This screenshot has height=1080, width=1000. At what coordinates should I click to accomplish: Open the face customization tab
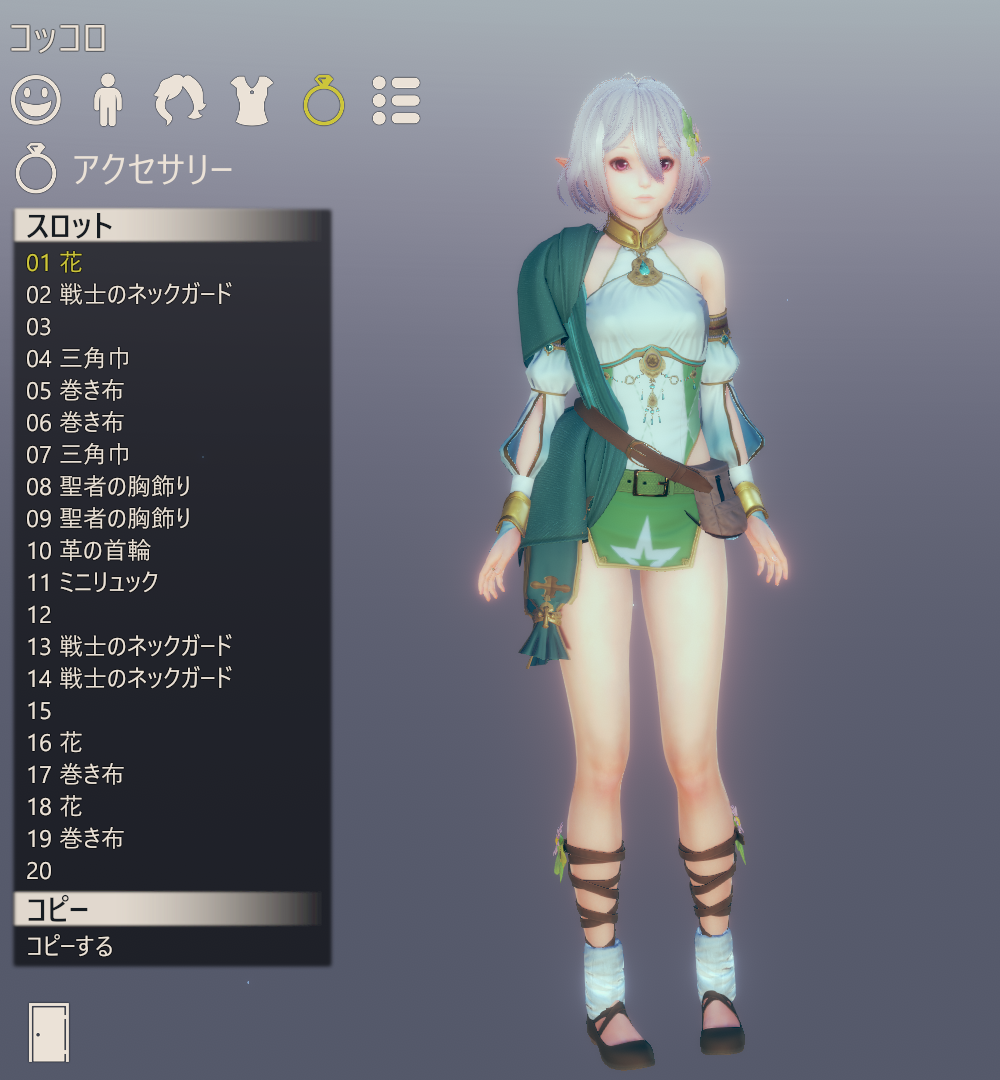36,100
